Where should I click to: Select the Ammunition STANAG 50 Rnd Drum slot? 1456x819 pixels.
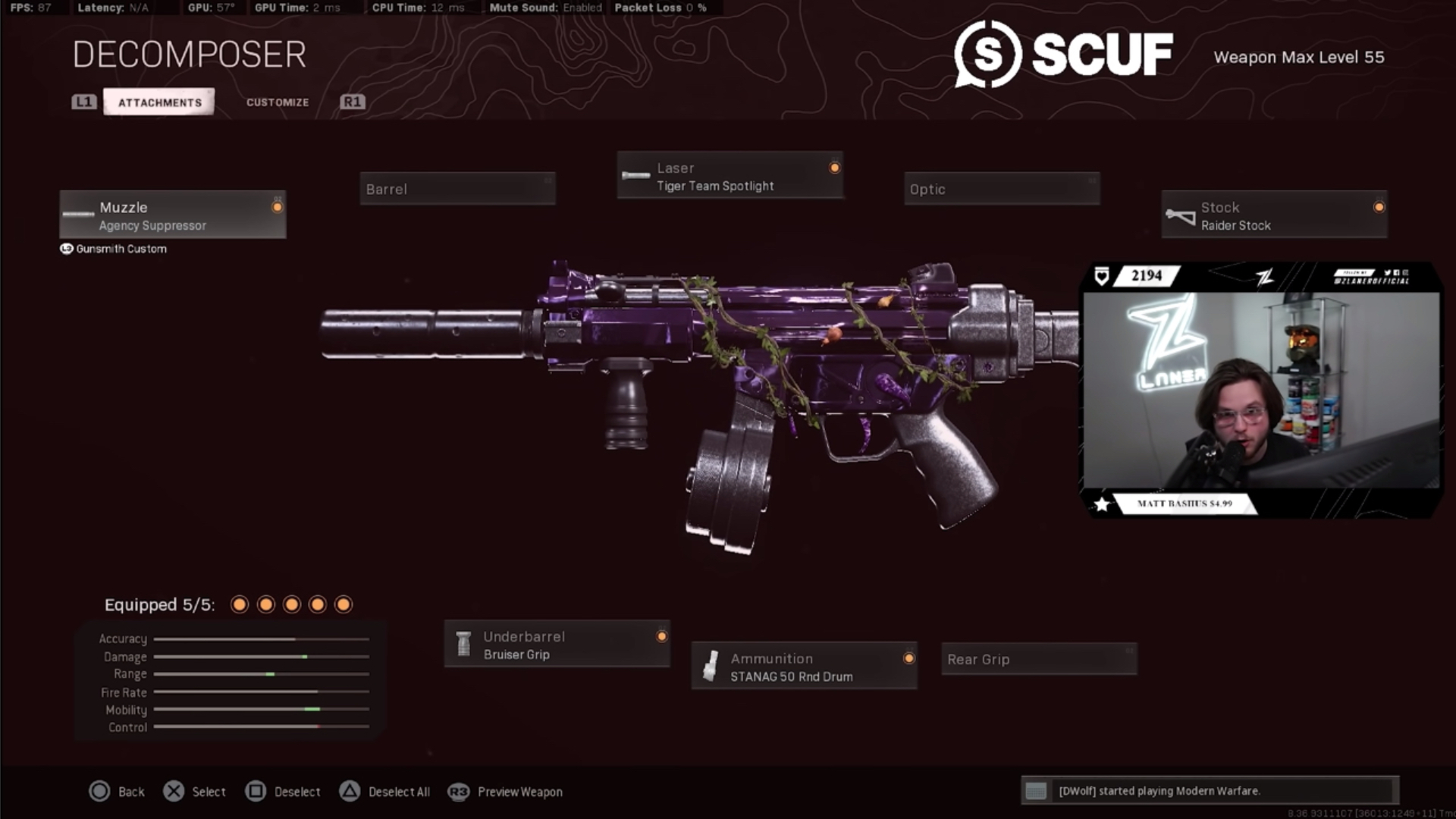coord(804,667)
